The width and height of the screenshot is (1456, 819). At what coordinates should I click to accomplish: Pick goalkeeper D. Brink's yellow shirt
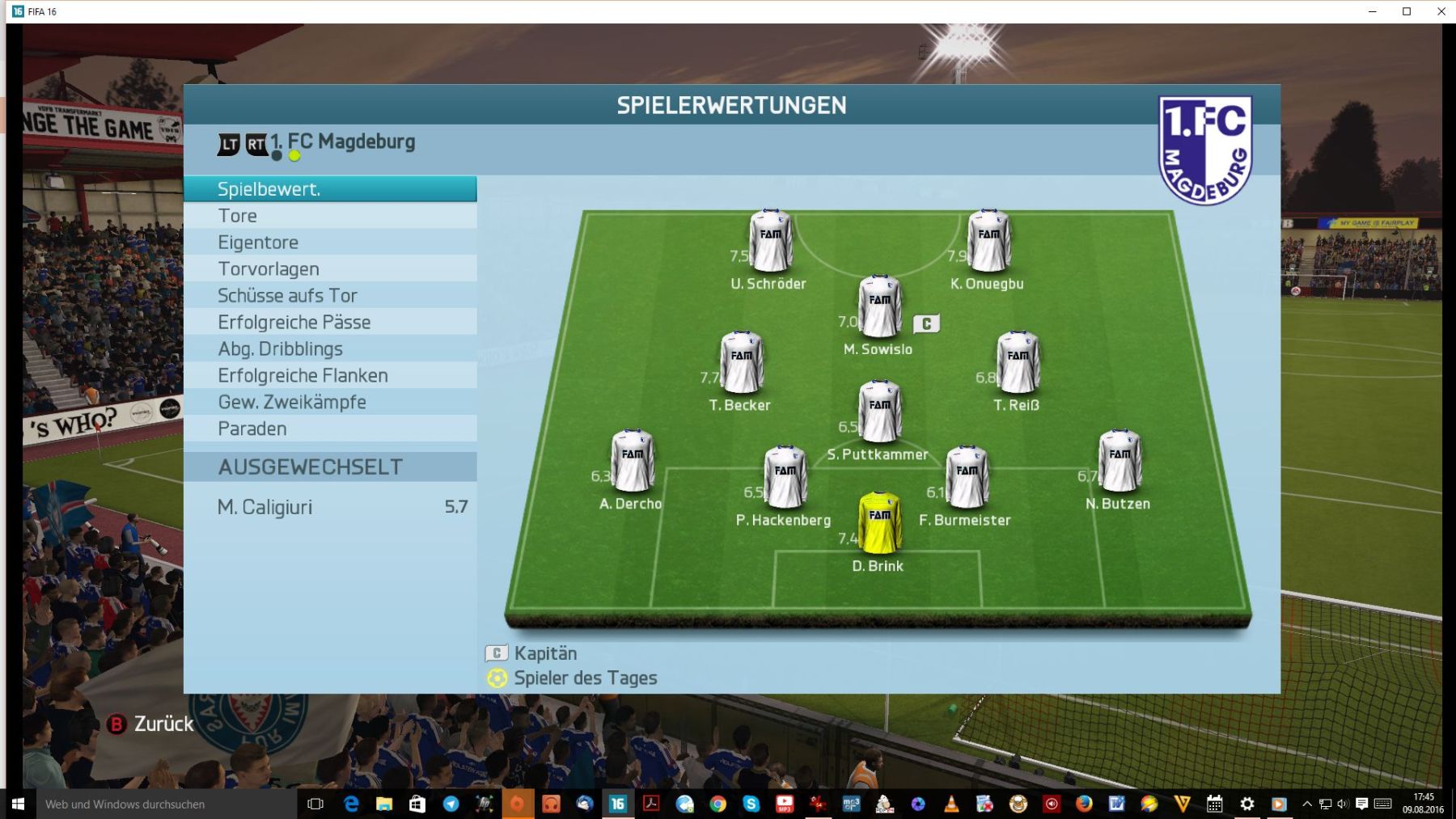click(x=879, y=522)
